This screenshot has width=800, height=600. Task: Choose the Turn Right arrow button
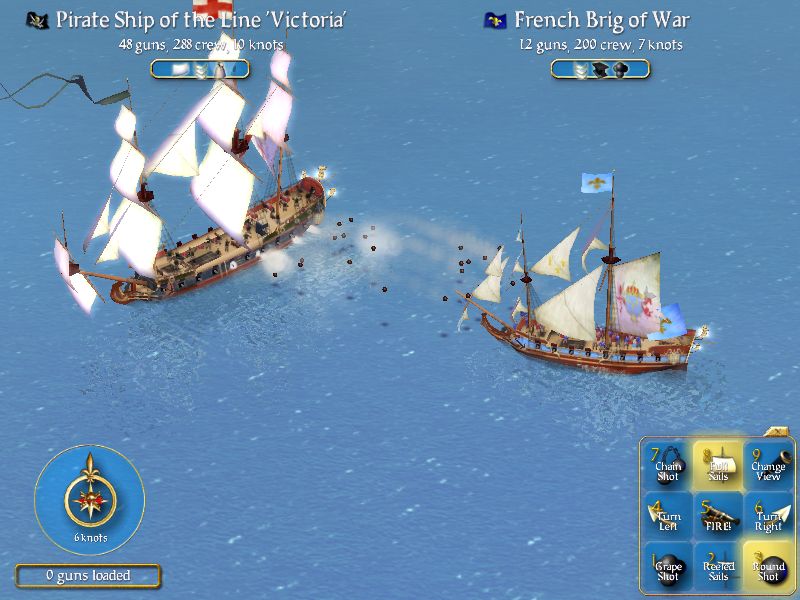pyautogui.click(x=768, y=516)
